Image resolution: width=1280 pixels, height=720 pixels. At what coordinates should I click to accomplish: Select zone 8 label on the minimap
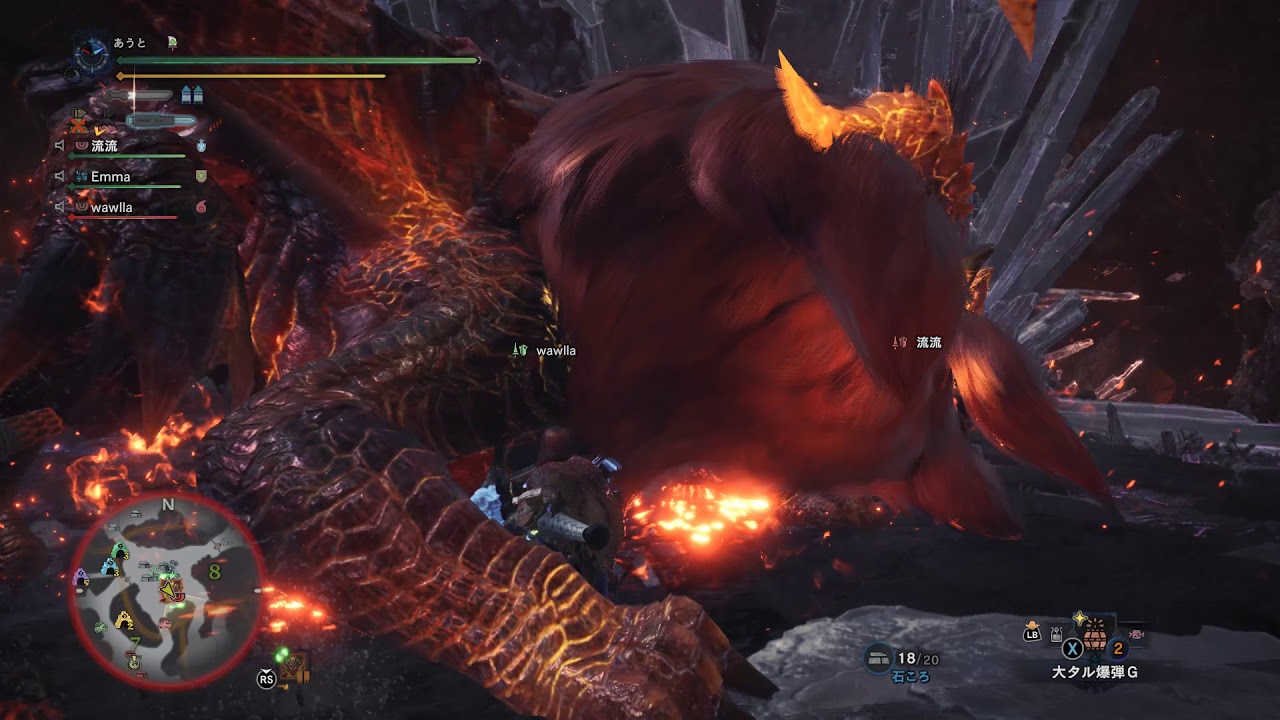pyautogui.click(x=215, y=573)
